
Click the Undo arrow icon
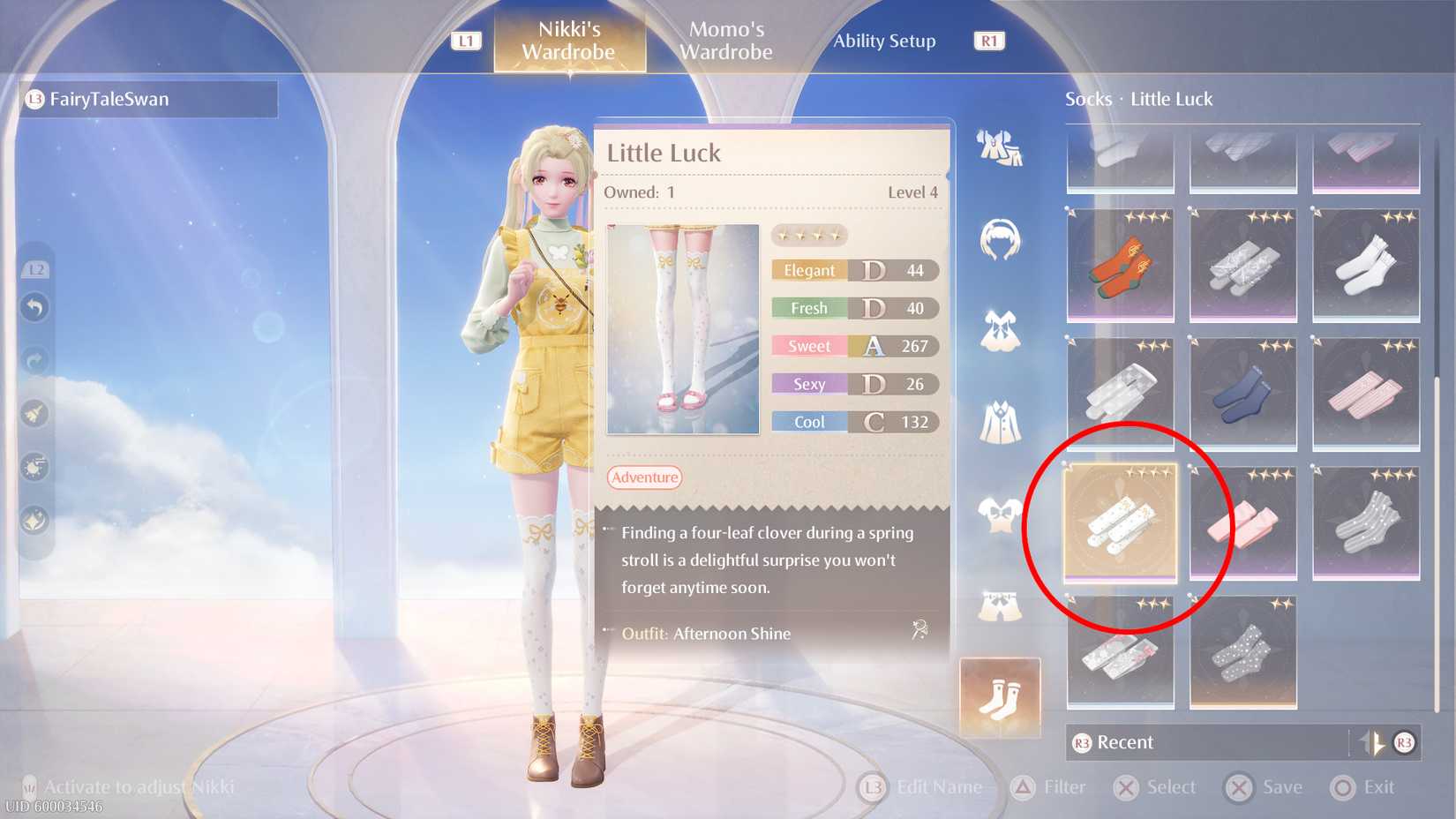tap(34, 306)
